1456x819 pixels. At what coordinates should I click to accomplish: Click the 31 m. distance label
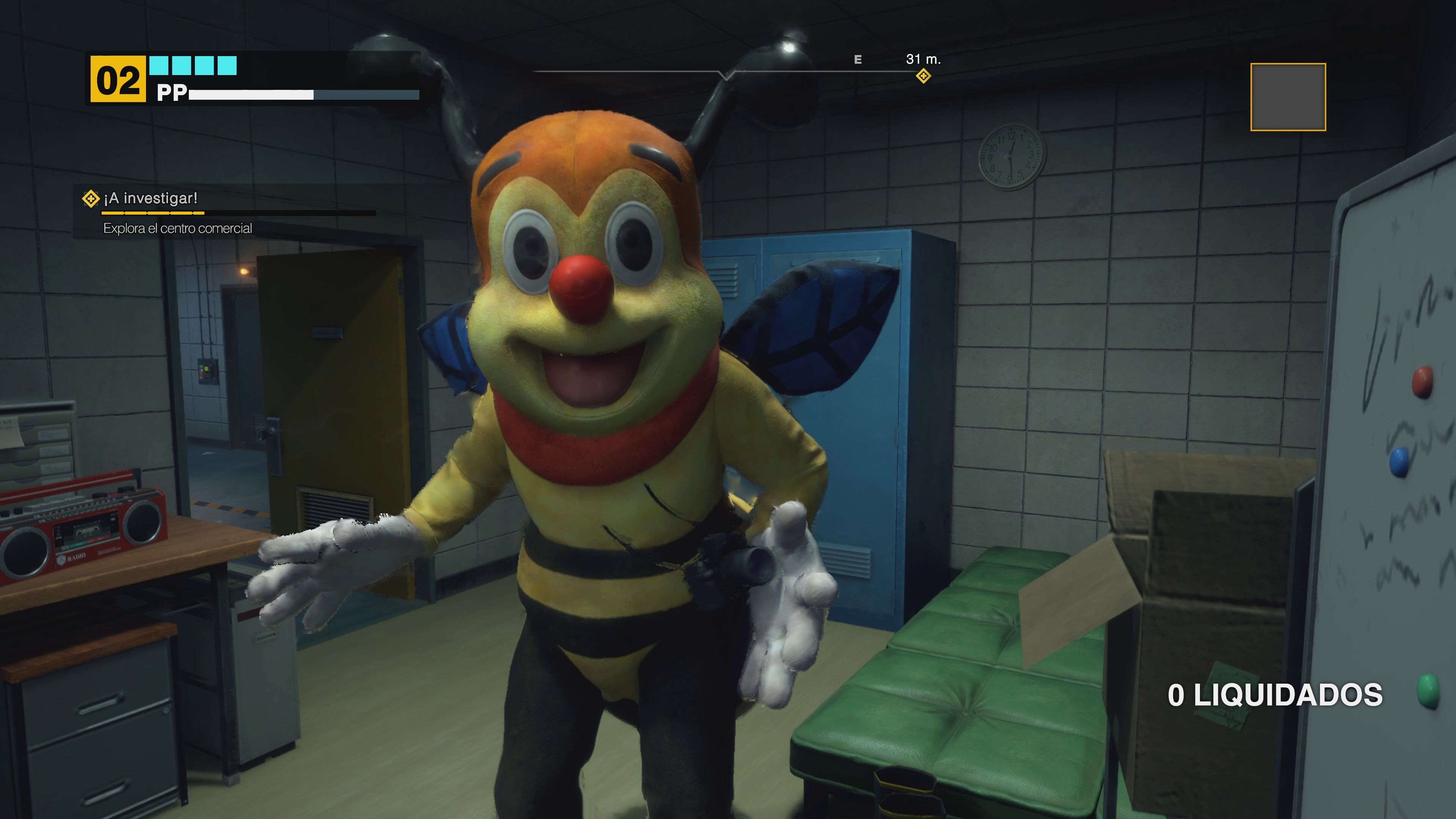coord(923,60)
